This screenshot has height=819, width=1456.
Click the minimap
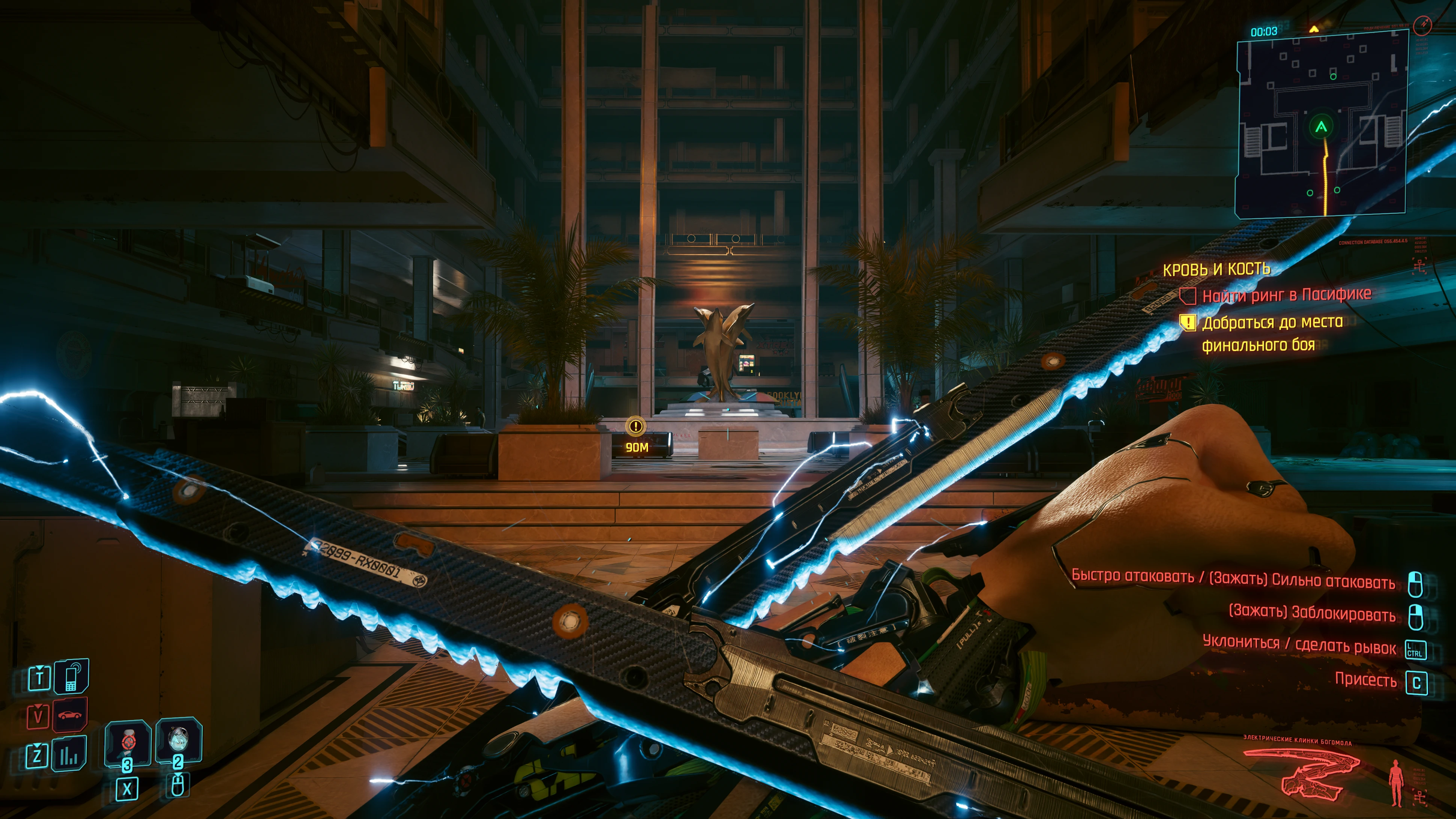click(1321, 124)
